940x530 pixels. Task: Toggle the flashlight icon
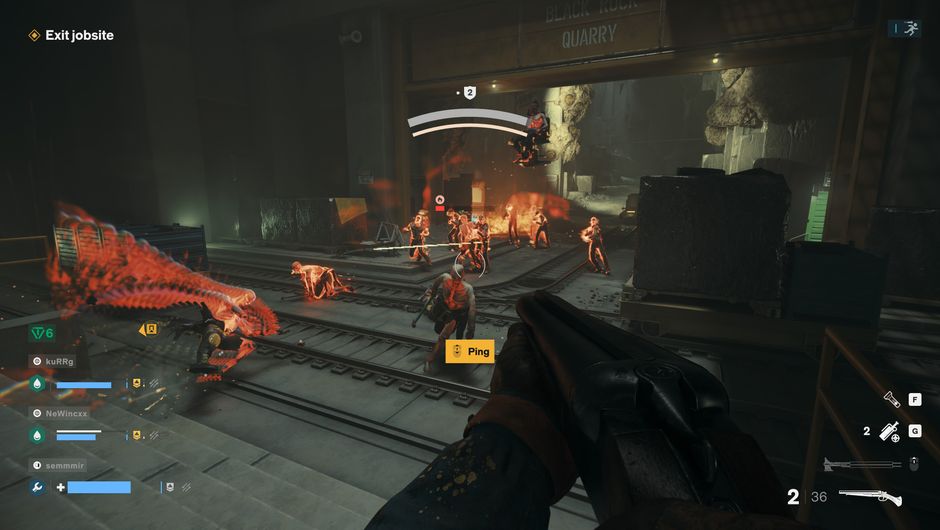pos(891,399)
